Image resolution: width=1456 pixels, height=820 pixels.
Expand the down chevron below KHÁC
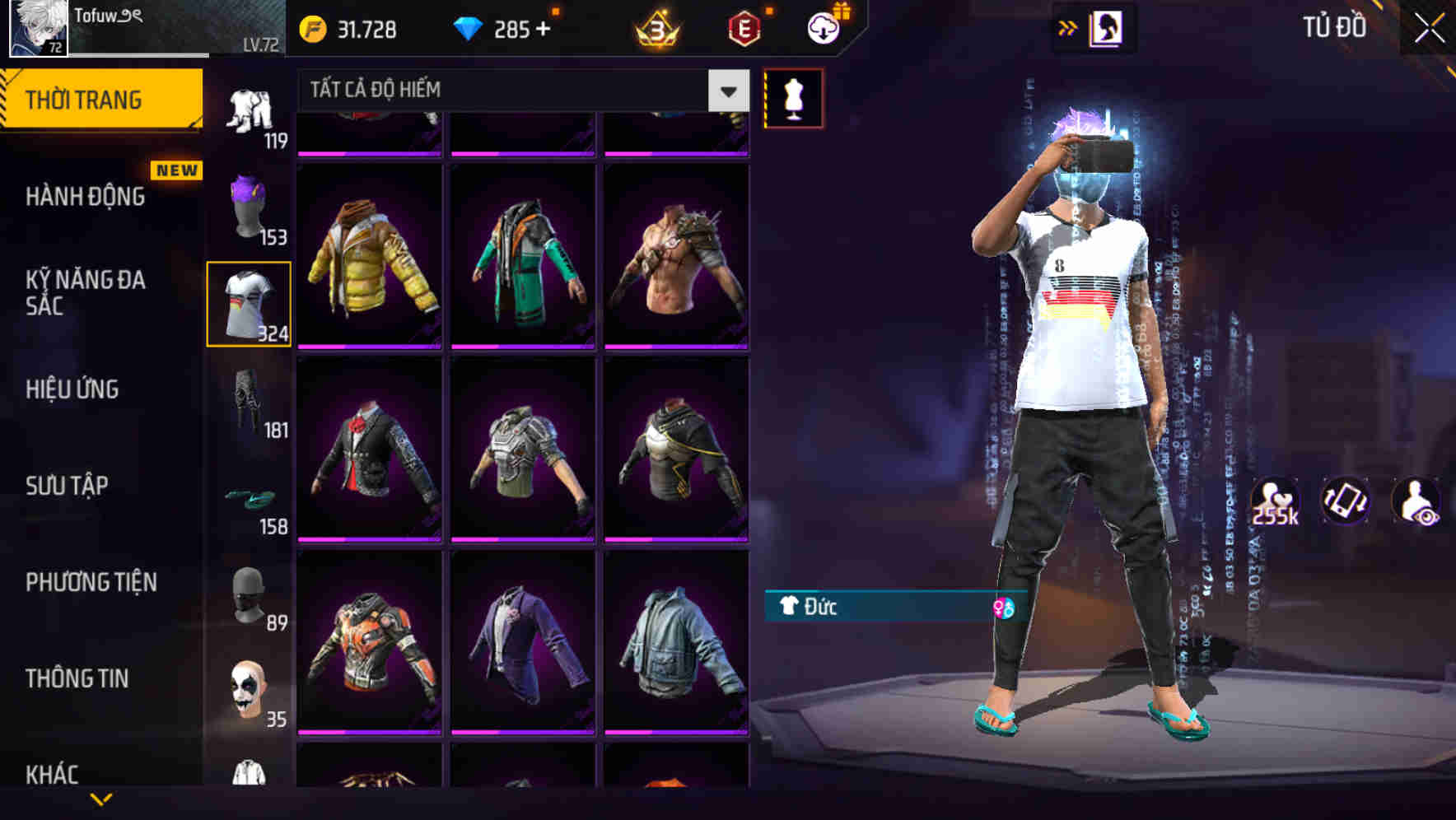(103, 799)
